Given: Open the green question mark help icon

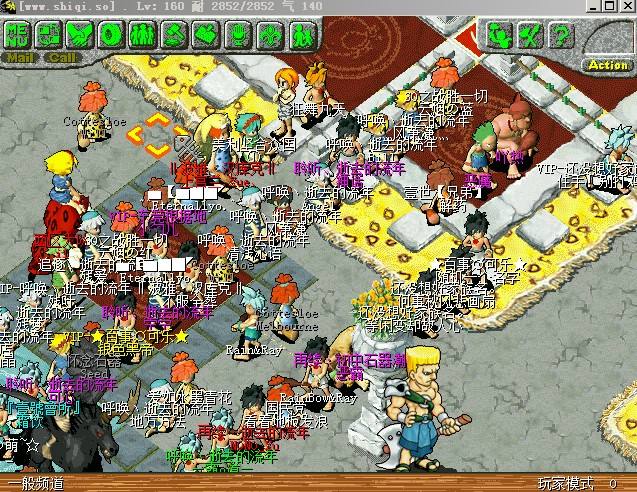Looking at the screenshot, I should (x=562, y=36).
